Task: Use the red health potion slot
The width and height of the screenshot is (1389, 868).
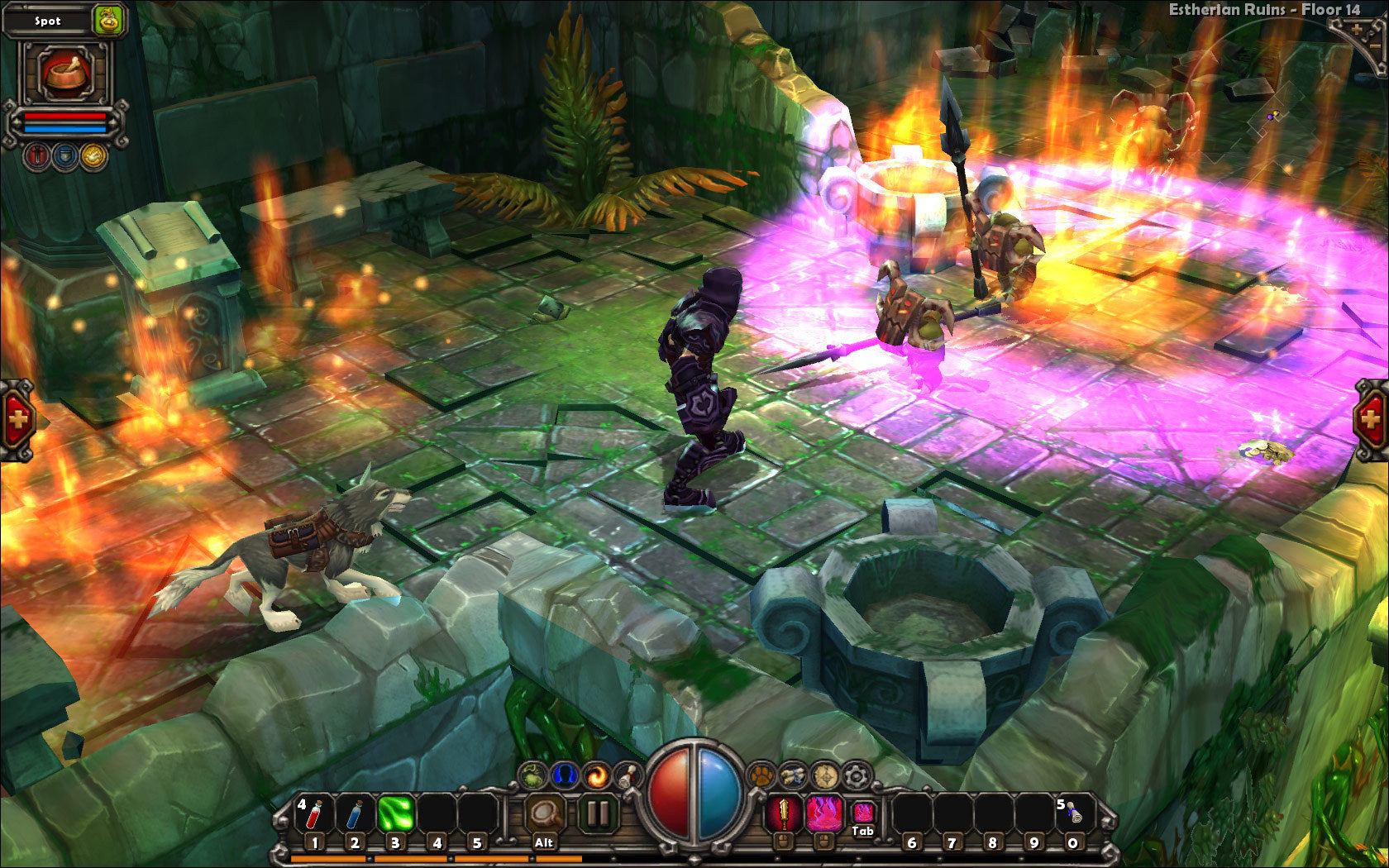Action: pyautogui.click(x=313, y=814)
